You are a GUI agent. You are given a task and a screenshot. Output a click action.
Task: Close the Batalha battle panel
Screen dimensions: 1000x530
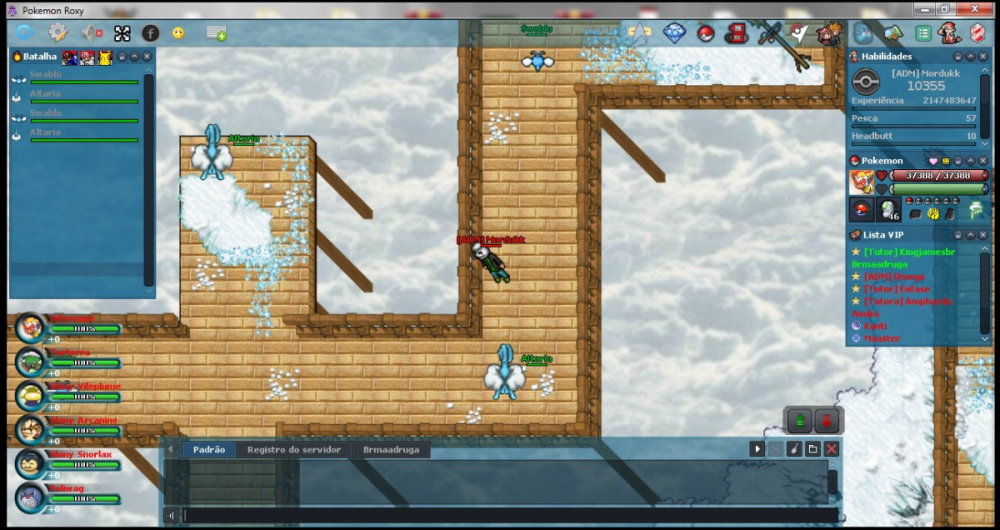(x=147, y=57)
